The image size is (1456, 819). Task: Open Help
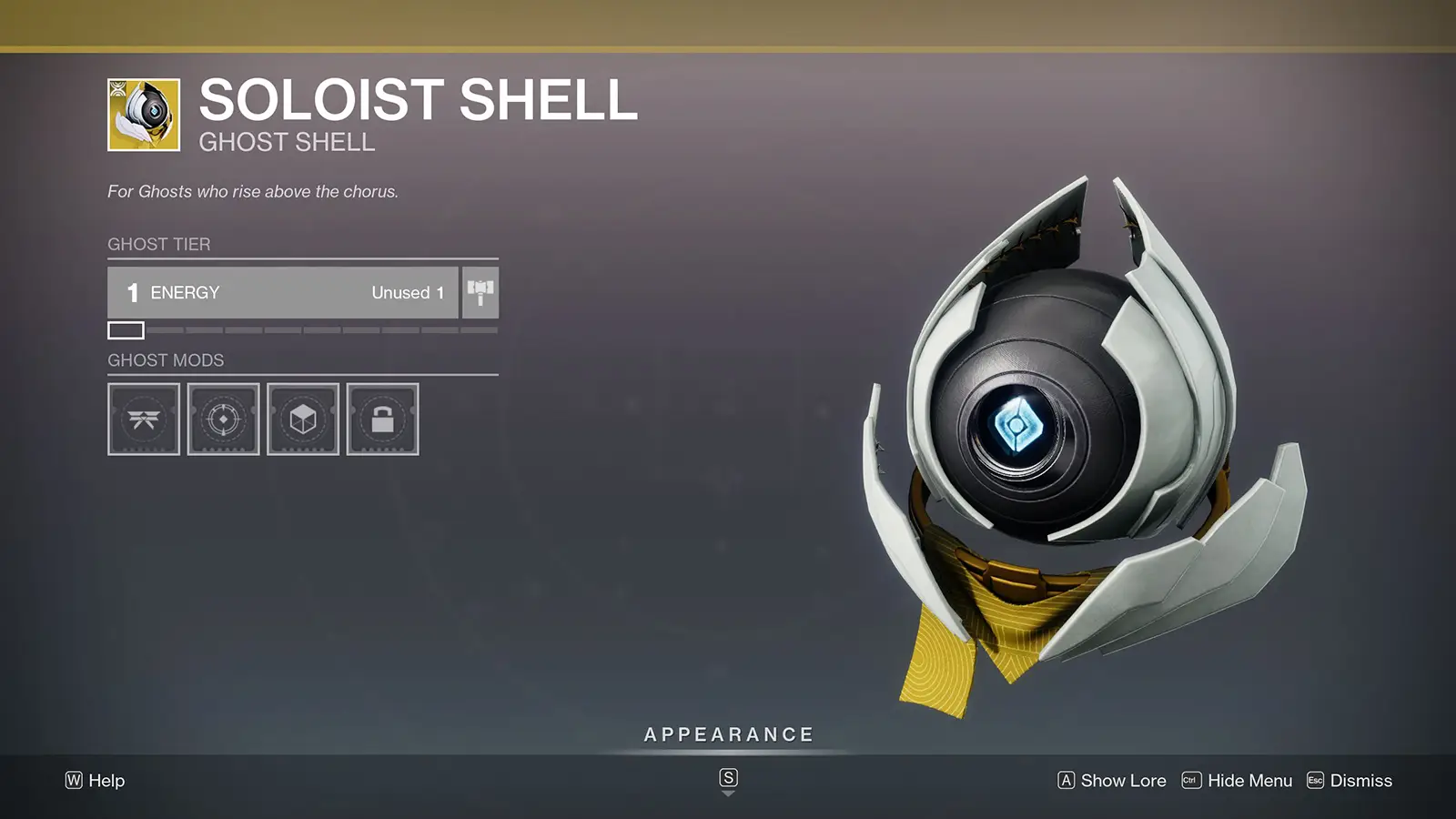point(100,781)
